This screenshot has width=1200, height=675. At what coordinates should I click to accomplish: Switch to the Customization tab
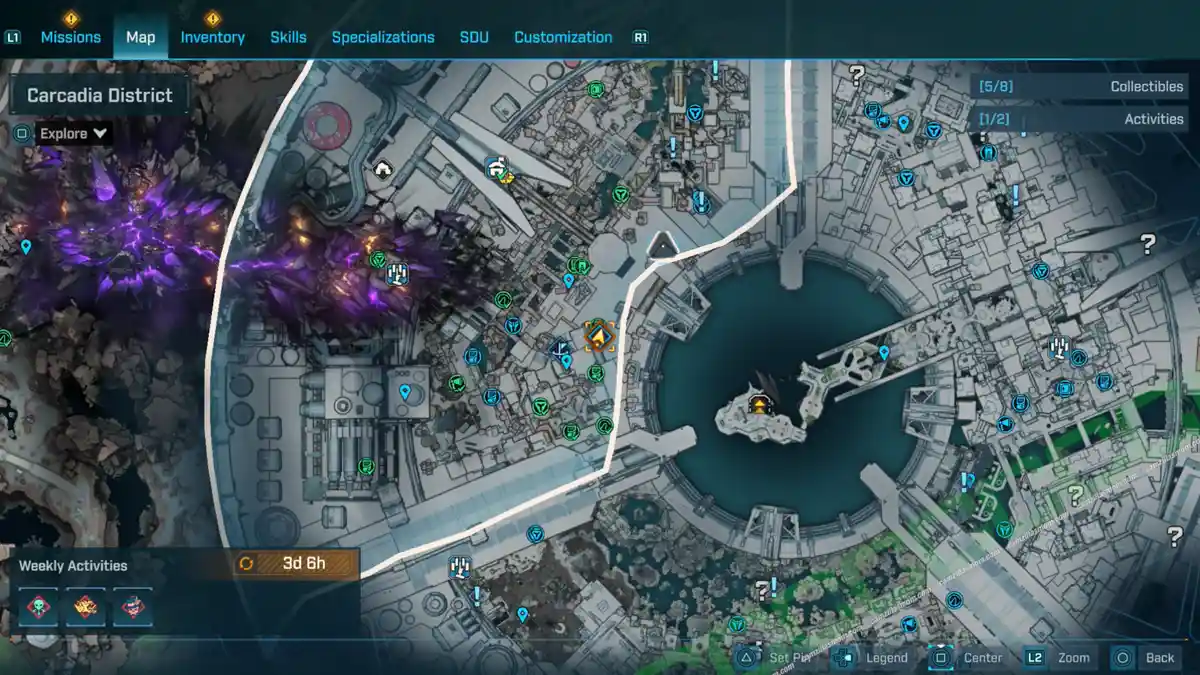coord(563,37)
